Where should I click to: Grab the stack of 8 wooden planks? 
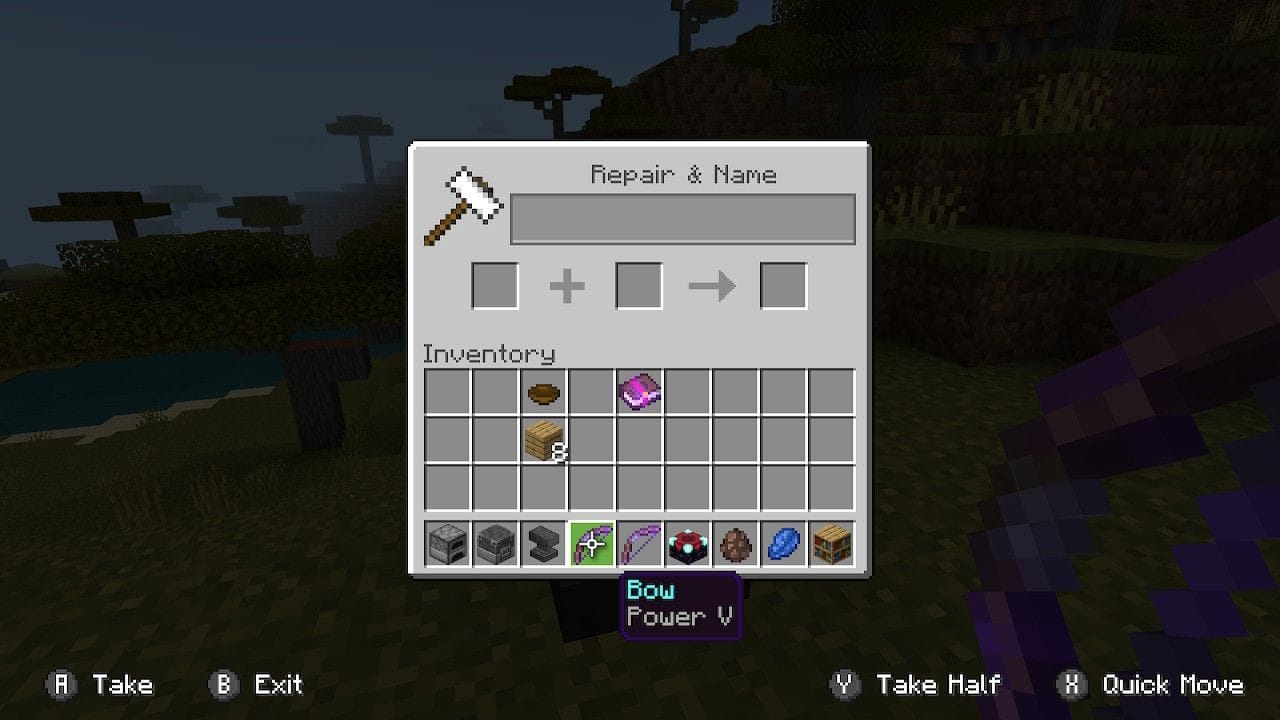[542, 441]
